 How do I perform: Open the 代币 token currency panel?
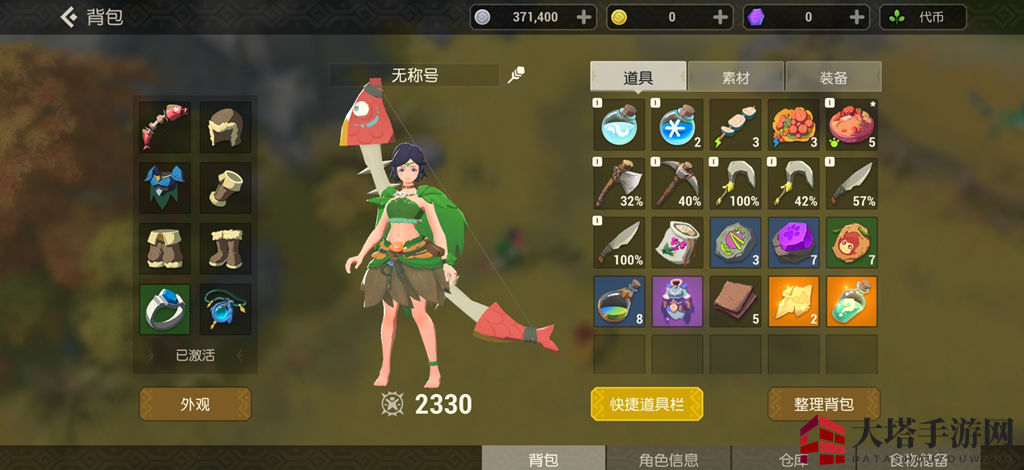923,17
